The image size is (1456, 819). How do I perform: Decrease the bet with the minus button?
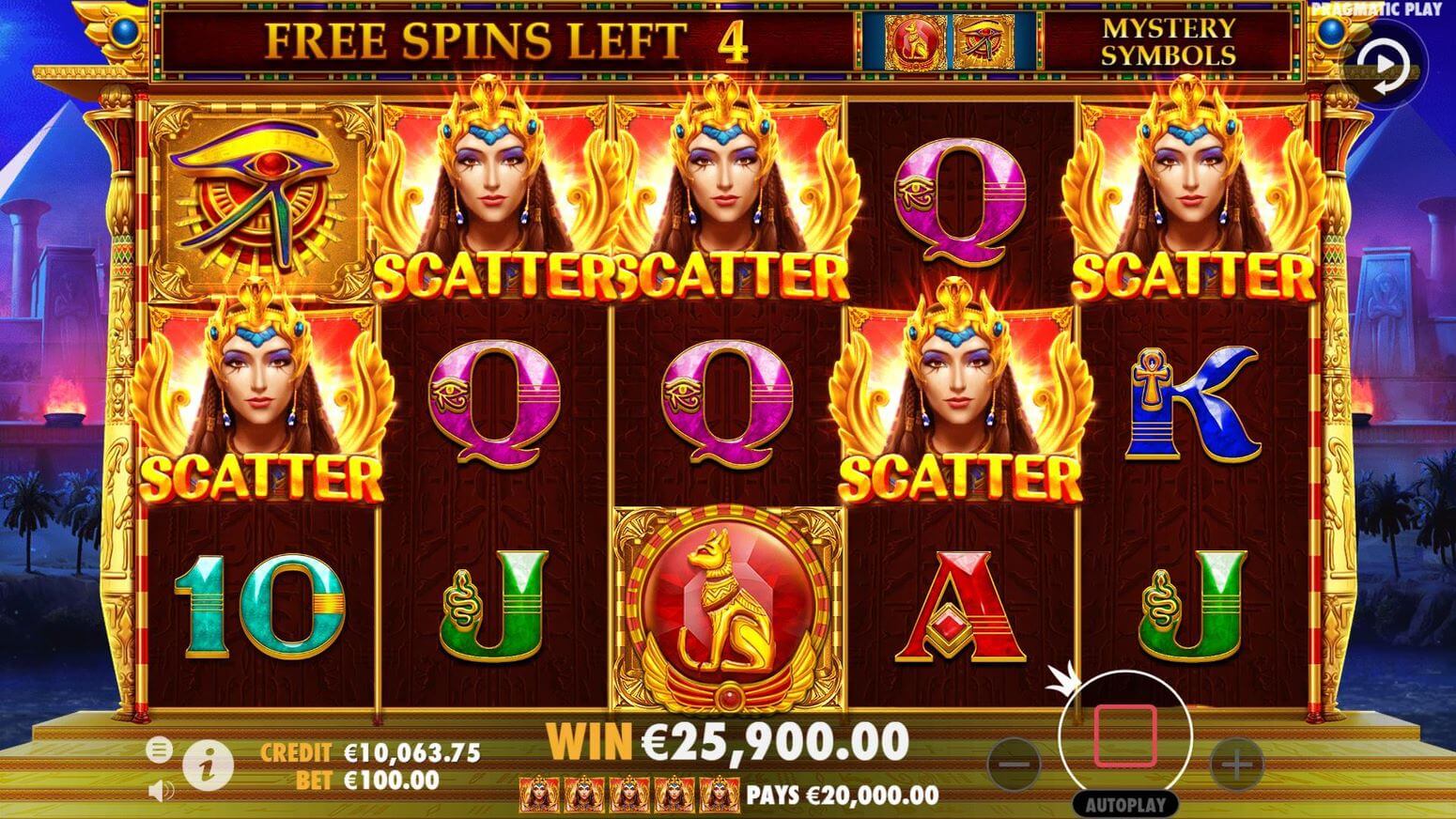(1015, 764)
